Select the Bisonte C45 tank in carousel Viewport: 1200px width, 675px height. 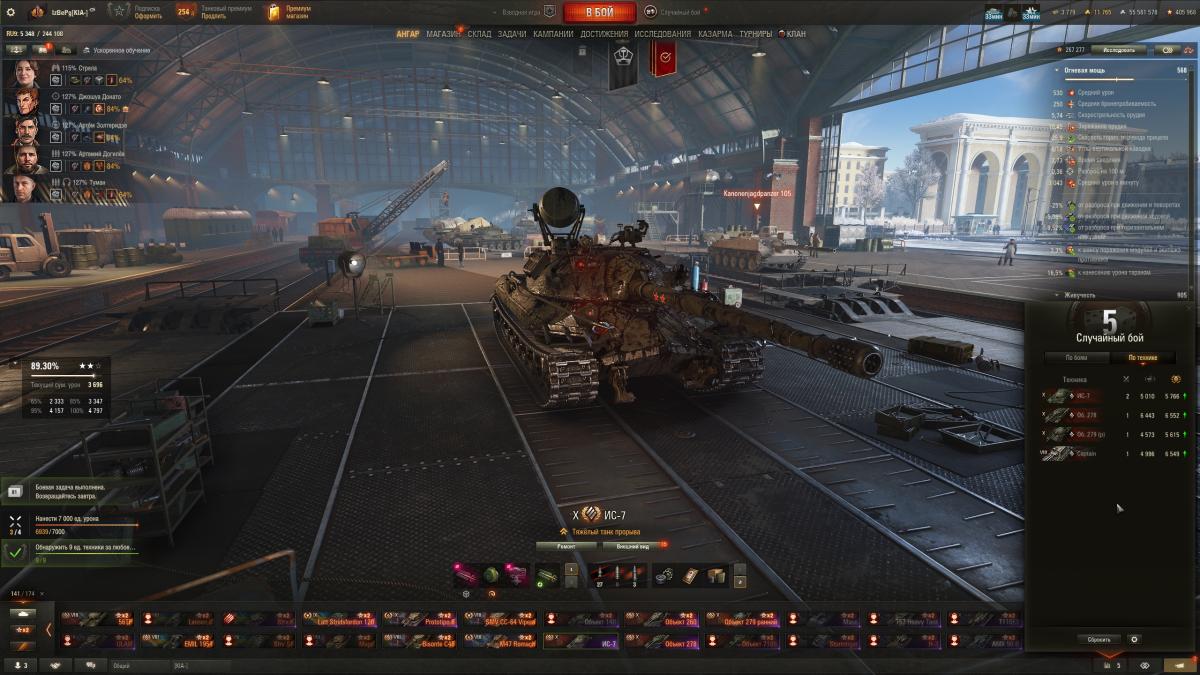tap(419, 642)
